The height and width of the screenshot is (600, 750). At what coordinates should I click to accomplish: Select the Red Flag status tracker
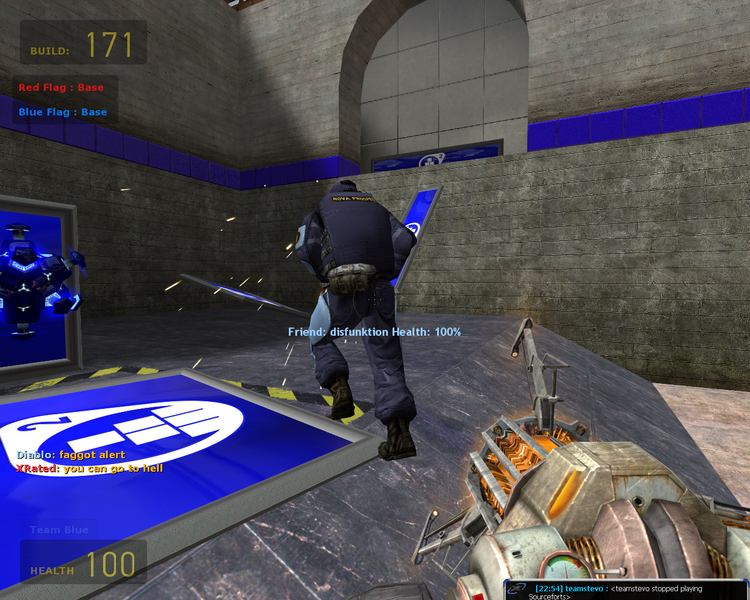[61, 88]
